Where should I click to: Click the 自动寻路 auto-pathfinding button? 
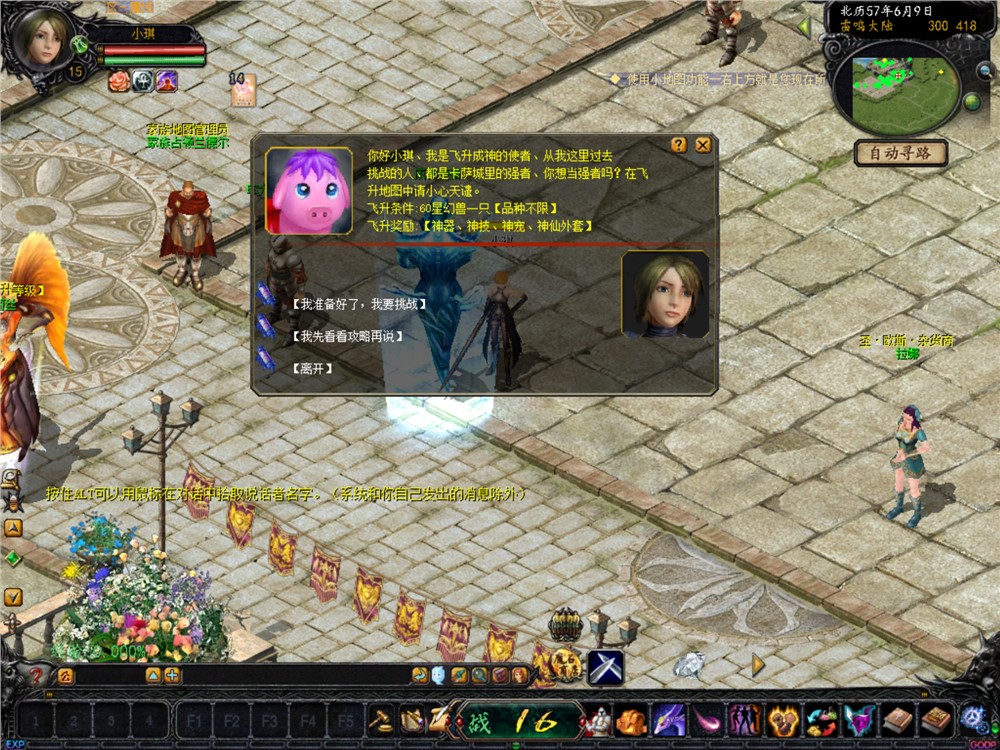coord(900,154)
